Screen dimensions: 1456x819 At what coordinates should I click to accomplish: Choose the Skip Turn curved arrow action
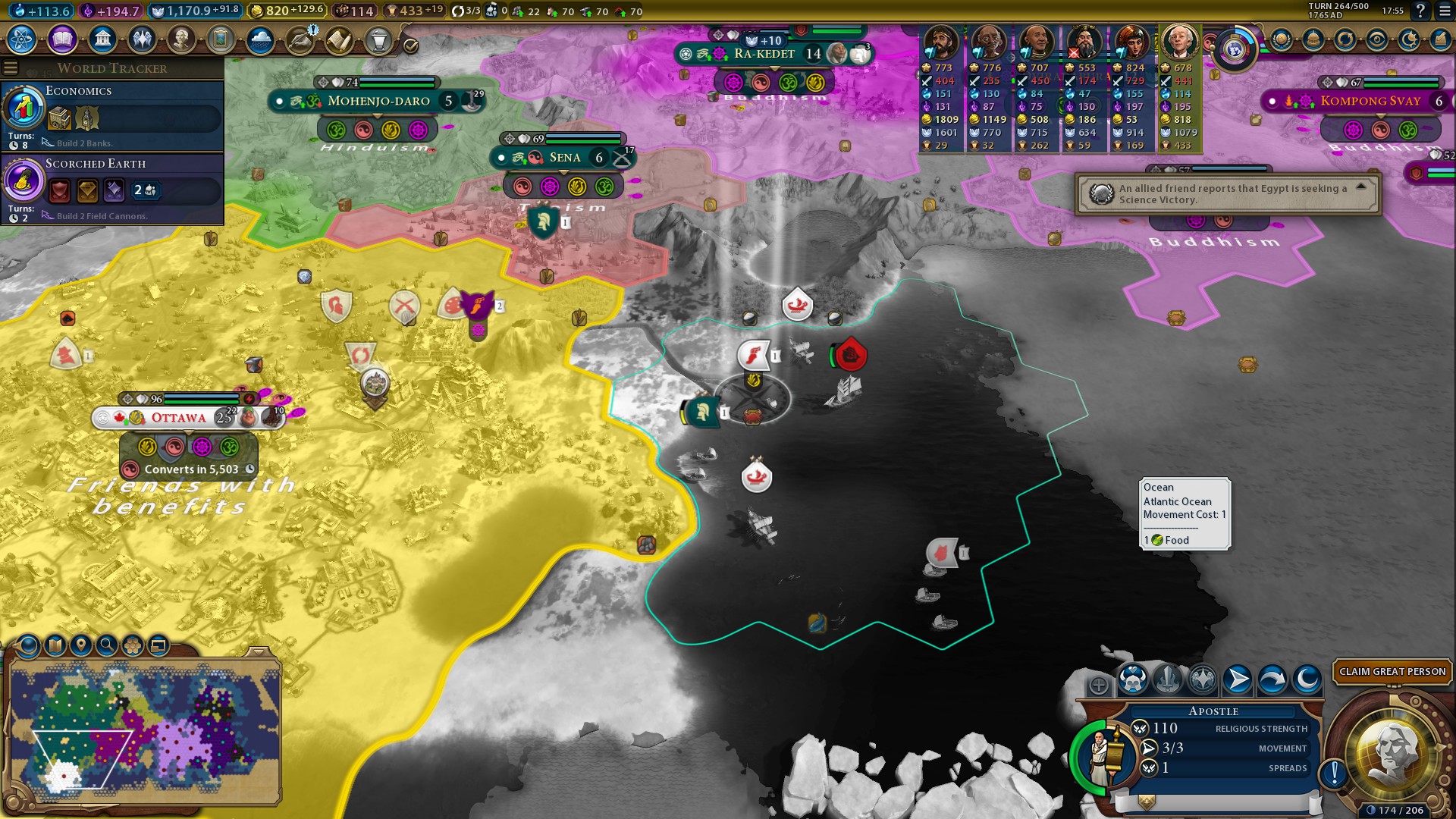click(1272, 679)
